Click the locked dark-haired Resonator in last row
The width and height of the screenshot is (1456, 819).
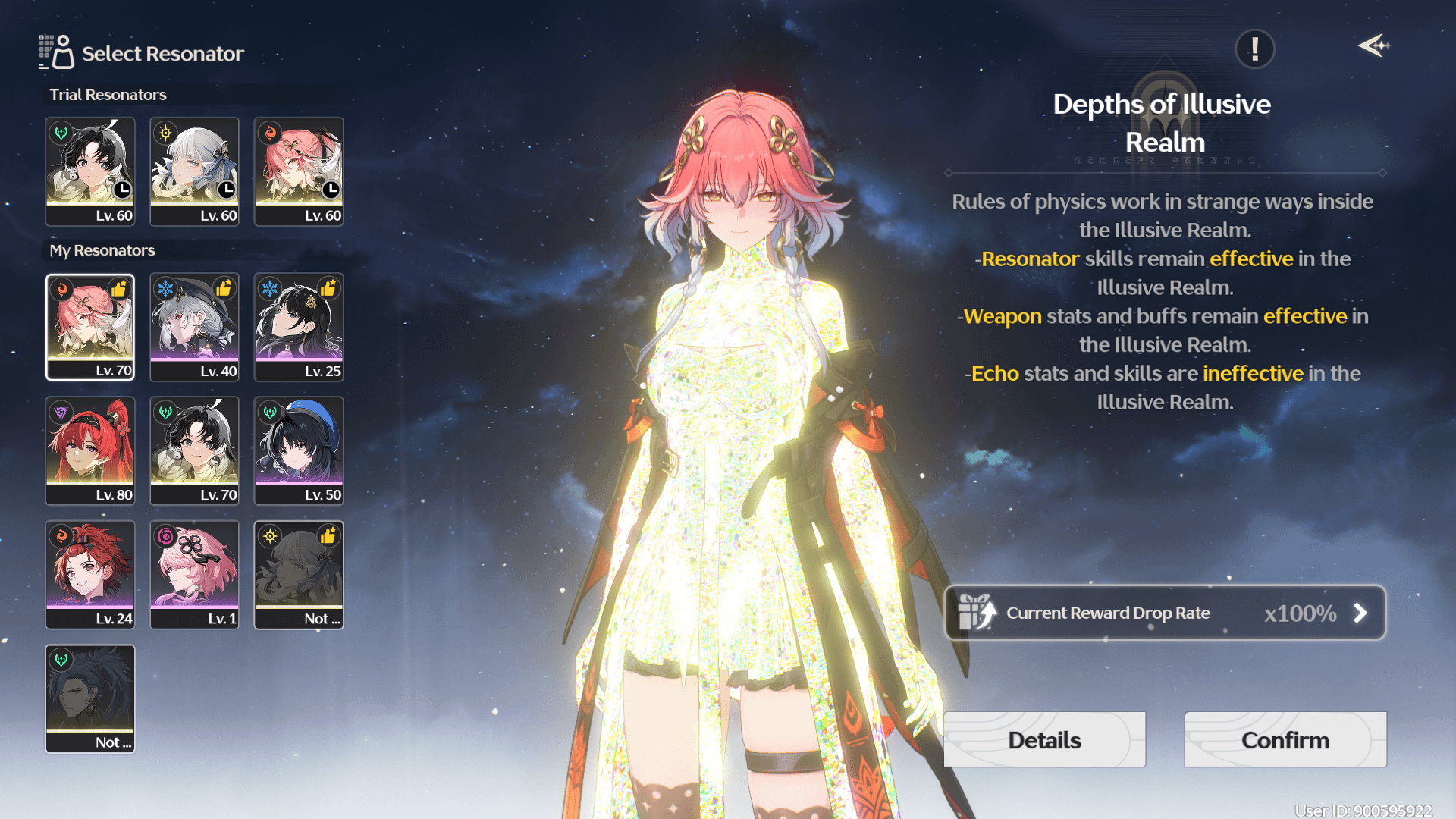coord(90,698)
